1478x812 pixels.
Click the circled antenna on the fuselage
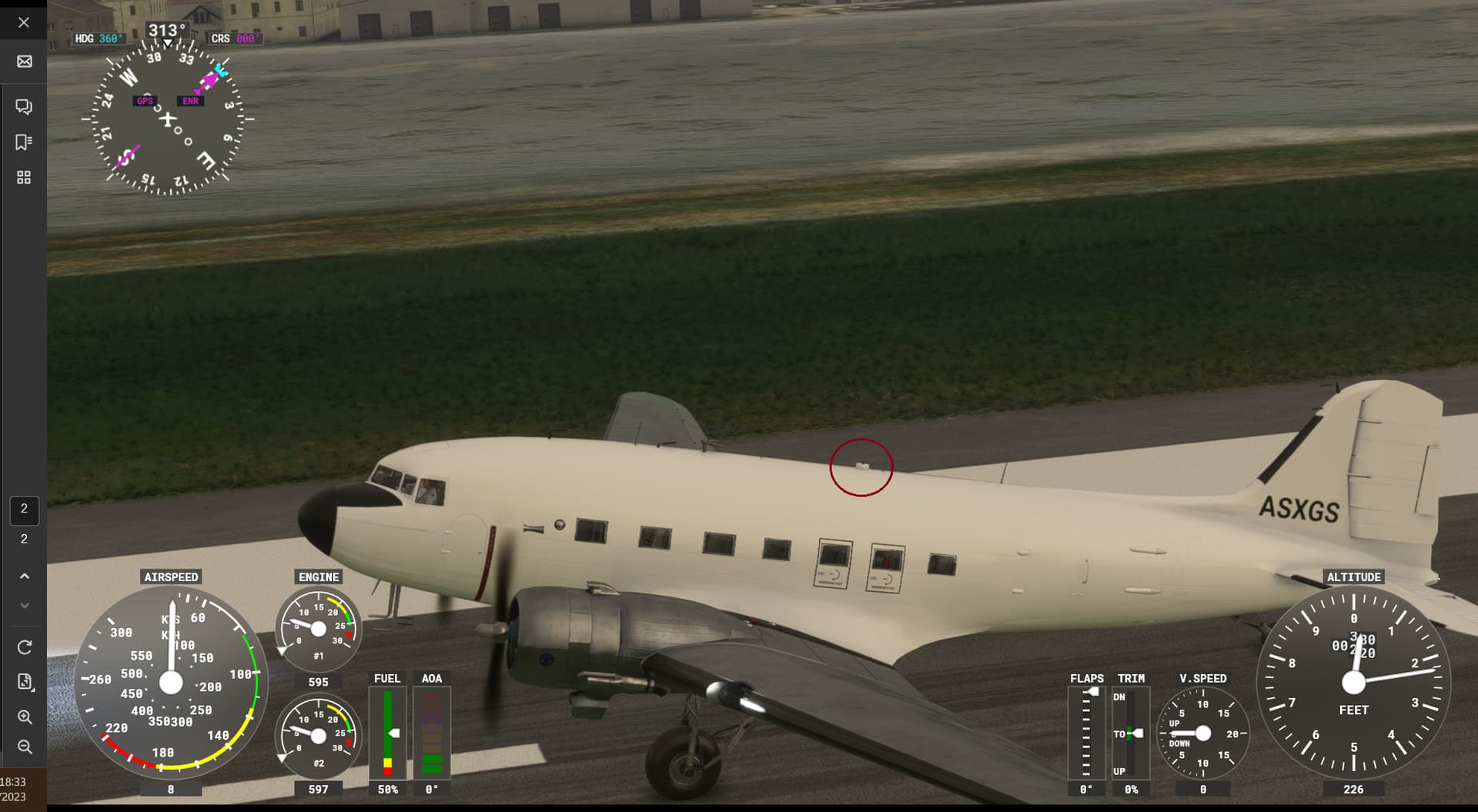pyautogui.click(x=862, y=466)
